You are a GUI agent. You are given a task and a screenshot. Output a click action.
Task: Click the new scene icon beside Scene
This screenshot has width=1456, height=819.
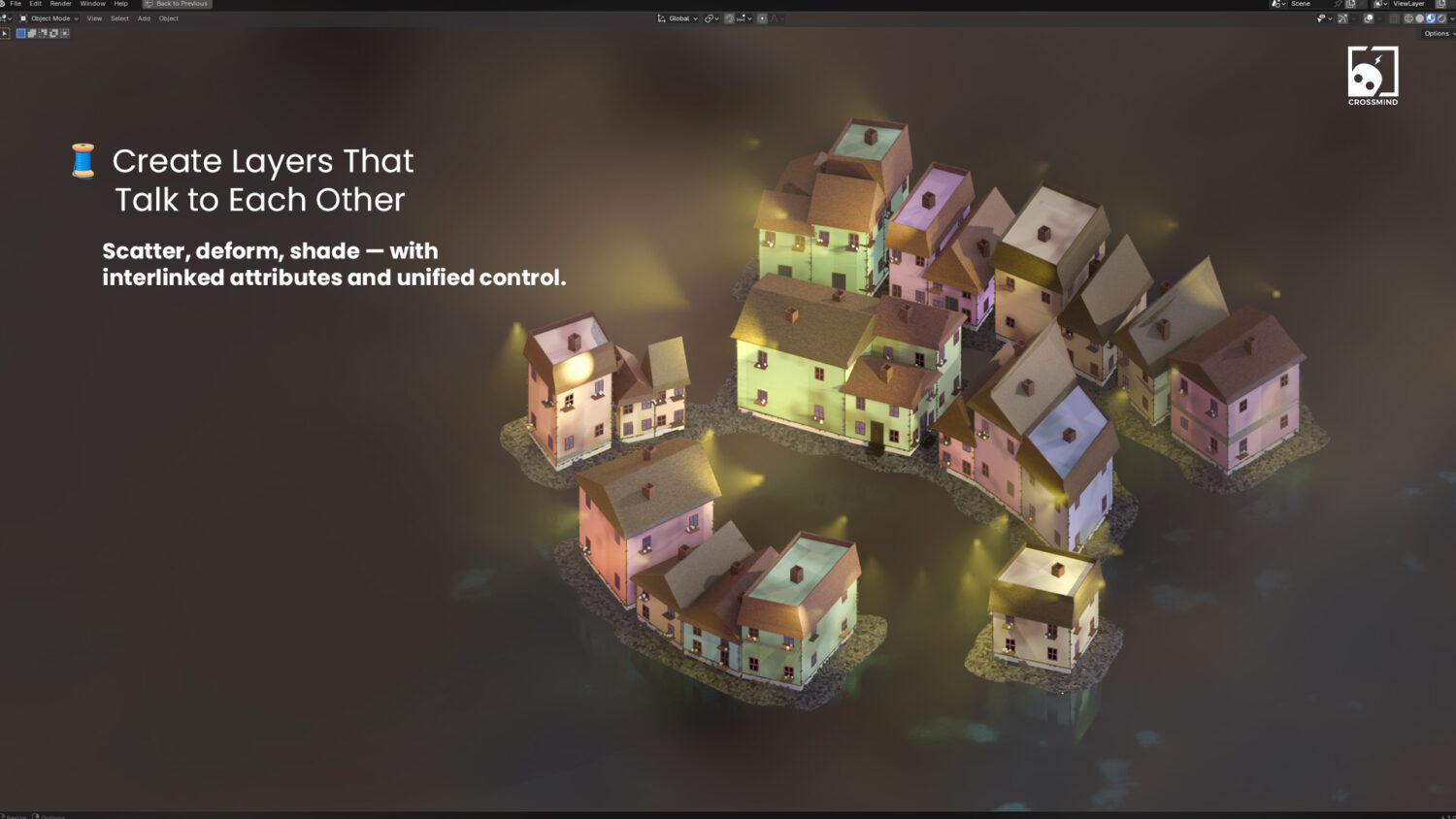click(x=1351, y=4)
